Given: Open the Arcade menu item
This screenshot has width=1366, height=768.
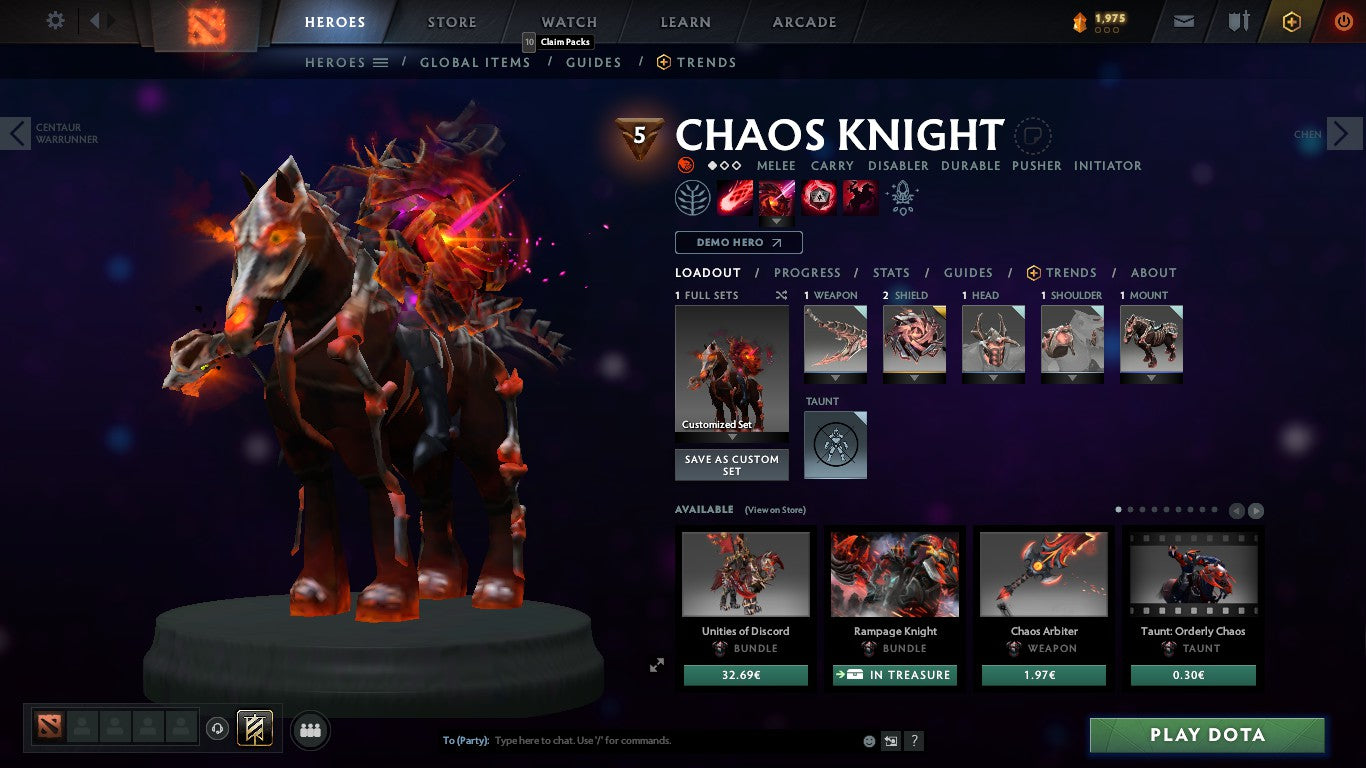Looking at the screenshot, I should [x=803, y=21].
